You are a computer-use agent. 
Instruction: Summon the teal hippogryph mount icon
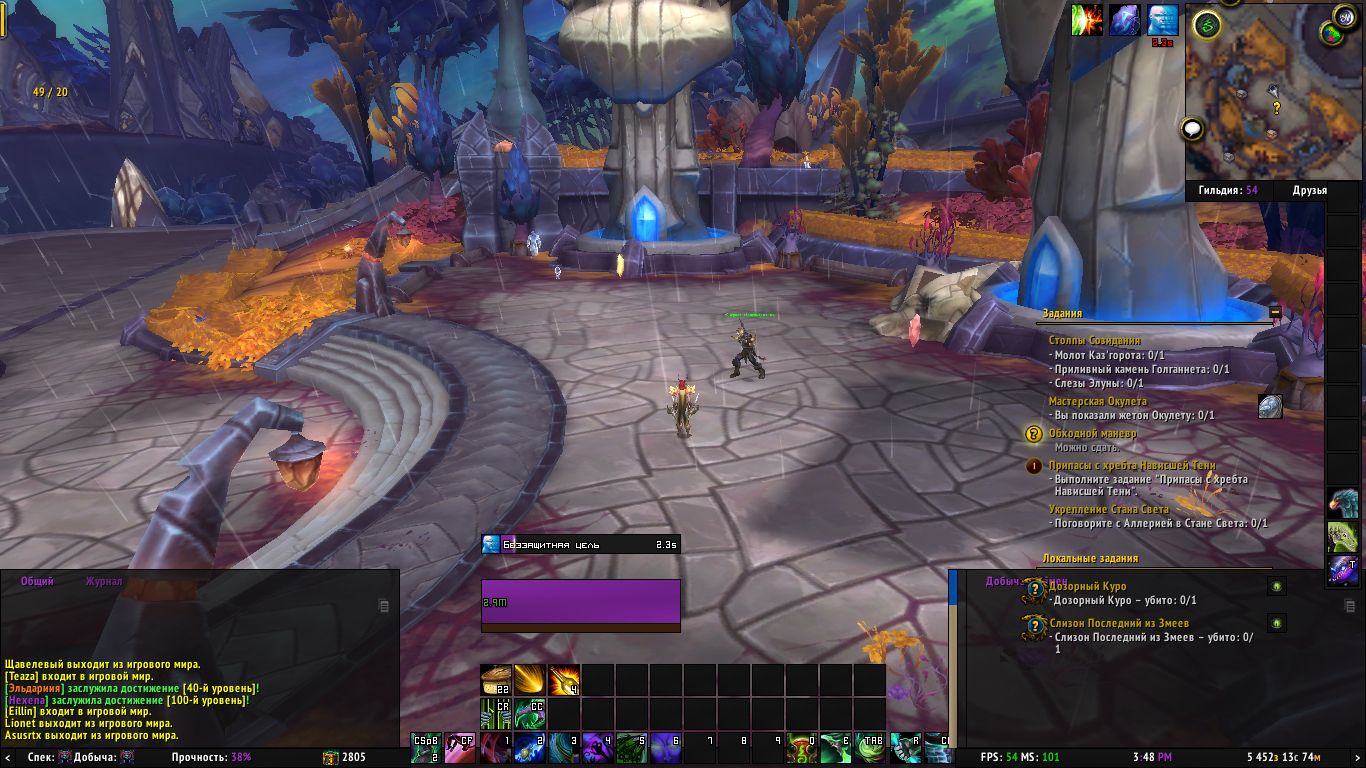(x=1343, y=503)
